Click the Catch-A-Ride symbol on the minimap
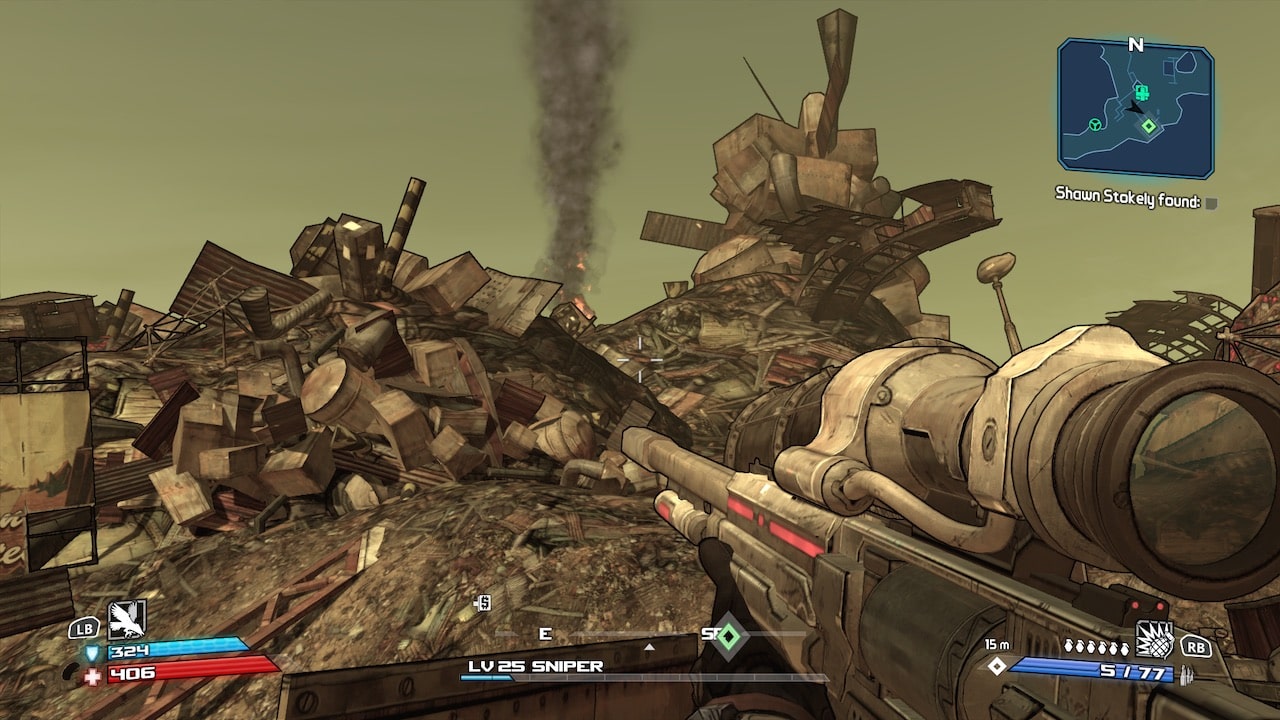 coord(1094,124)
